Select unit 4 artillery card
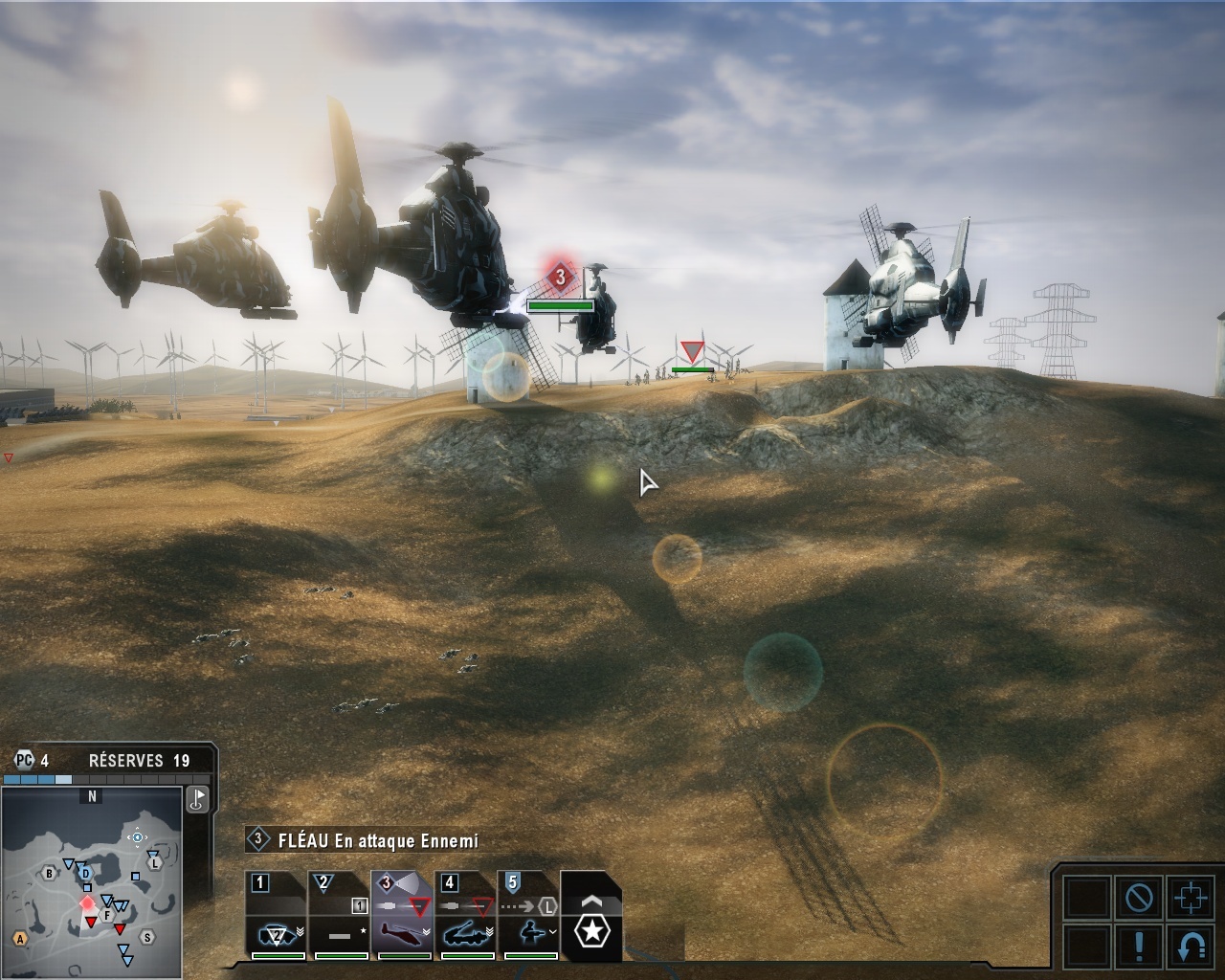 click(466, 916)
